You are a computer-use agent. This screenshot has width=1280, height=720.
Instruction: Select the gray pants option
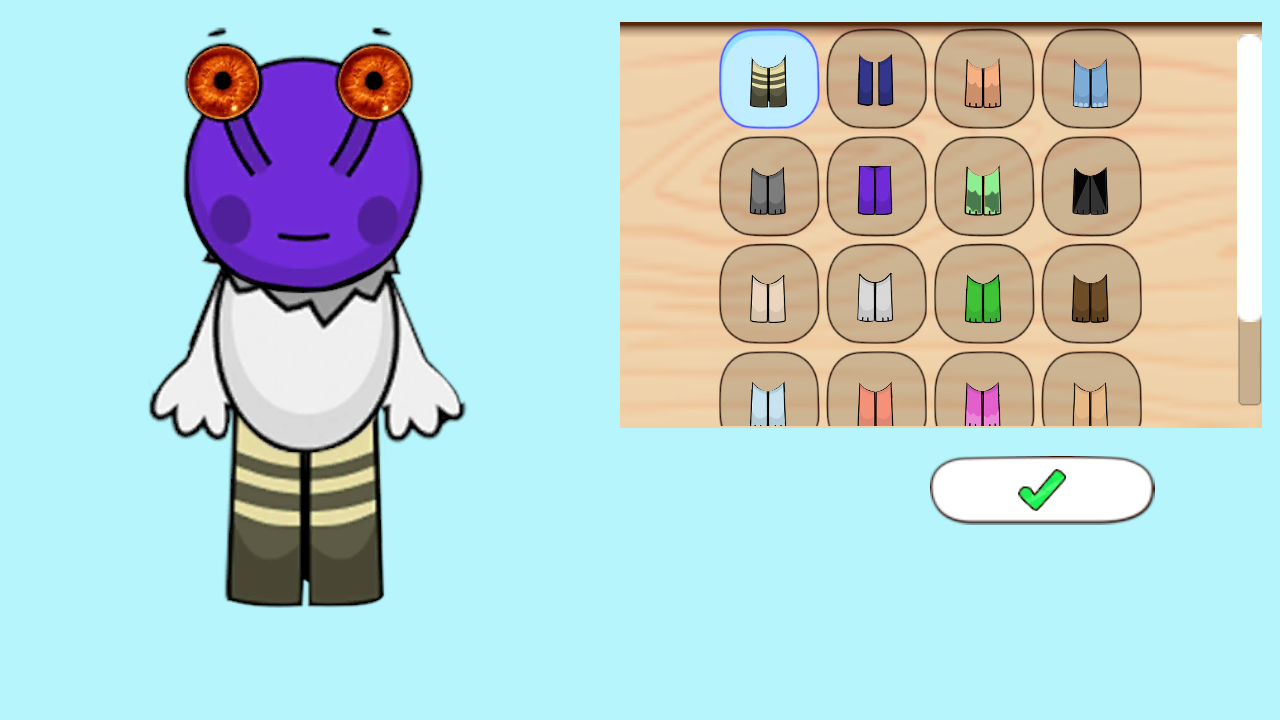click(x=768, y=186)
